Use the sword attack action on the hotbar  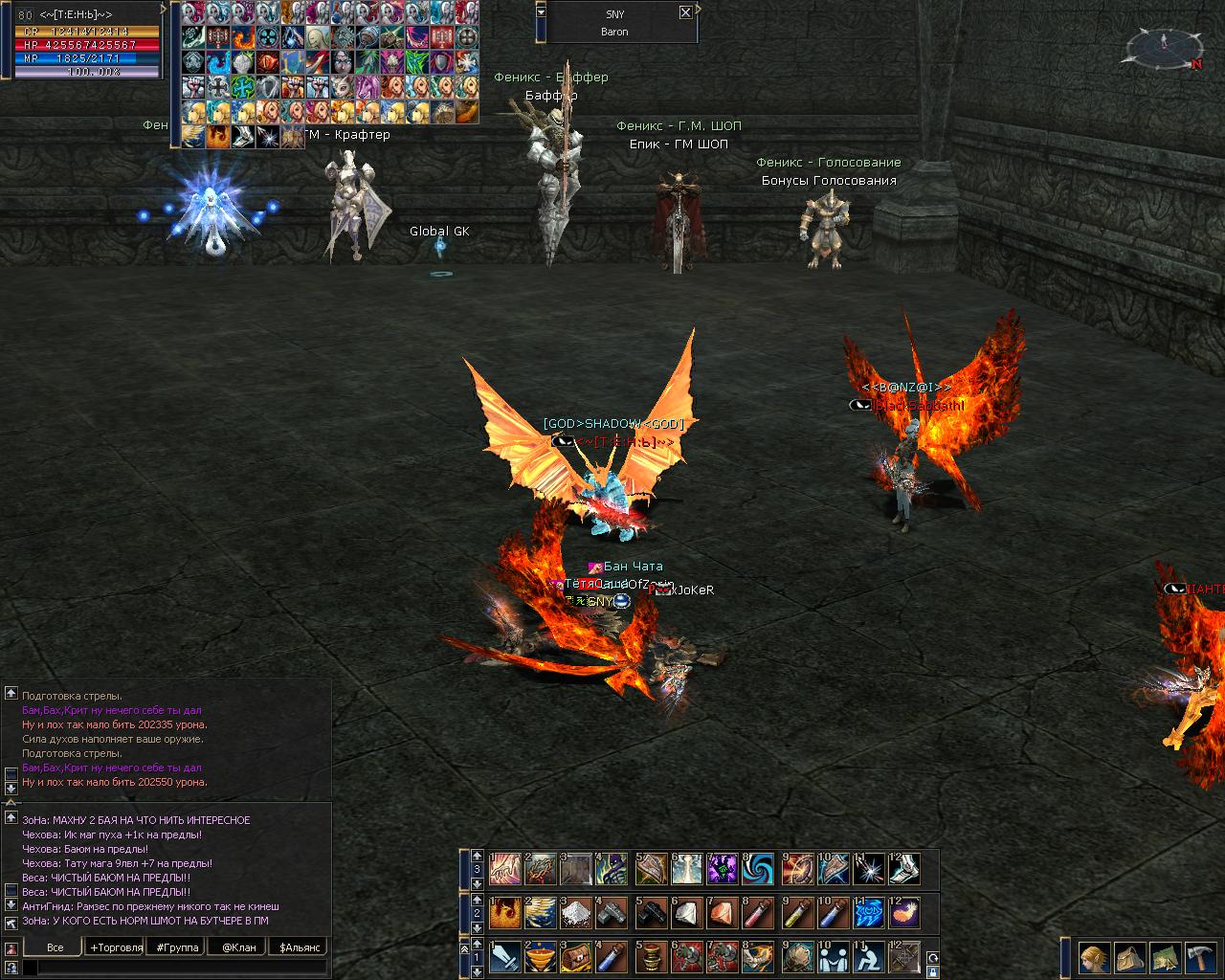click(505, 956)
